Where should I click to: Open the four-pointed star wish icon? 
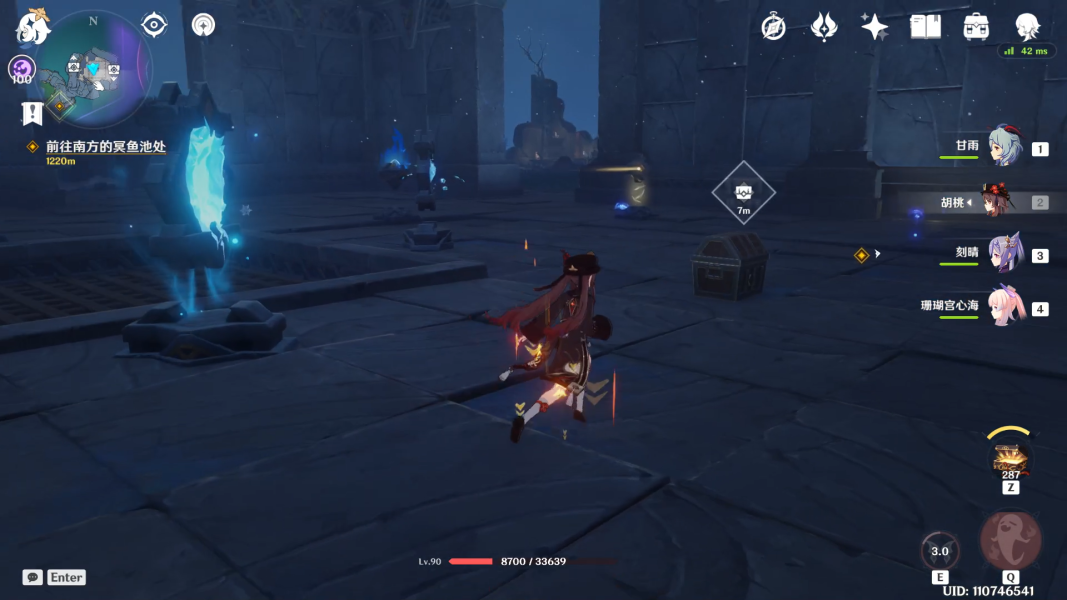click(875, 27)
